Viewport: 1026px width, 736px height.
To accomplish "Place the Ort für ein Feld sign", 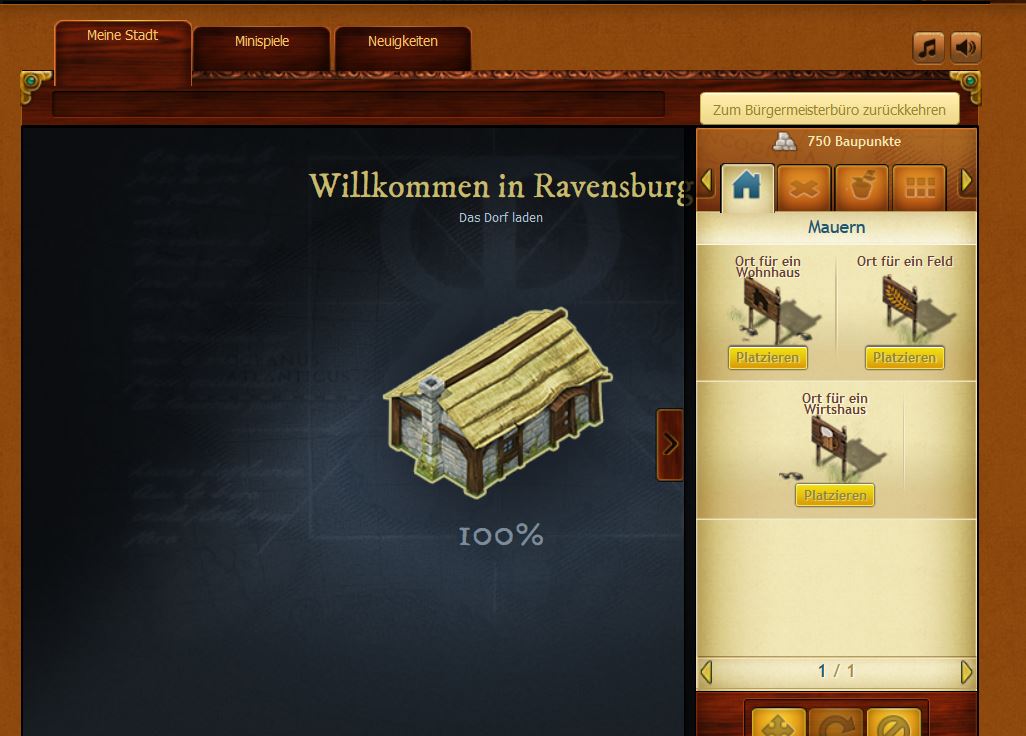I will pyautogui.click(x=904, y=357).
